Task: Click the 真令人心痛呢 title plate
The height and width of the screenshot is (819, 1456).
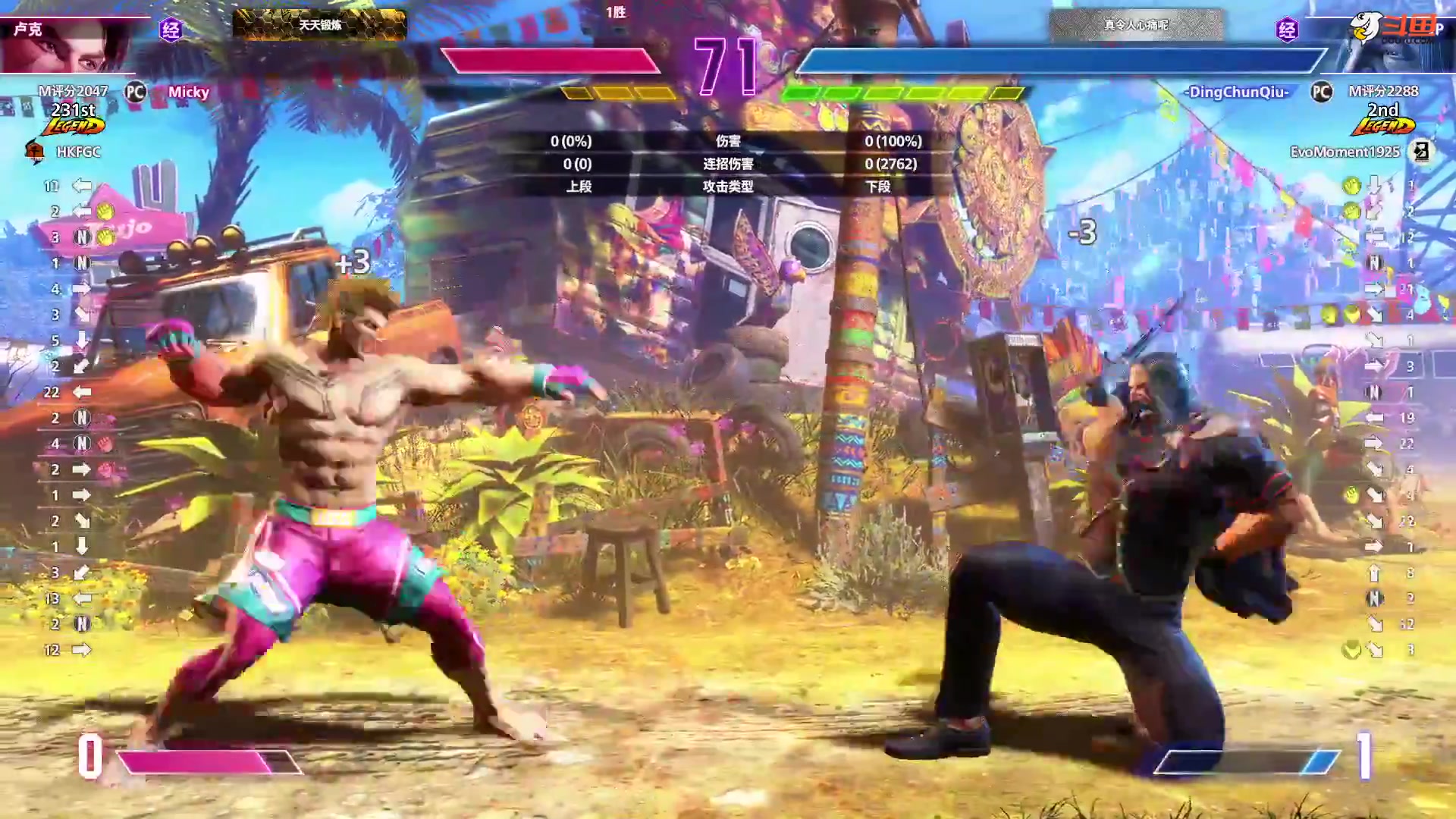Action: click(x=1136, y=25)
